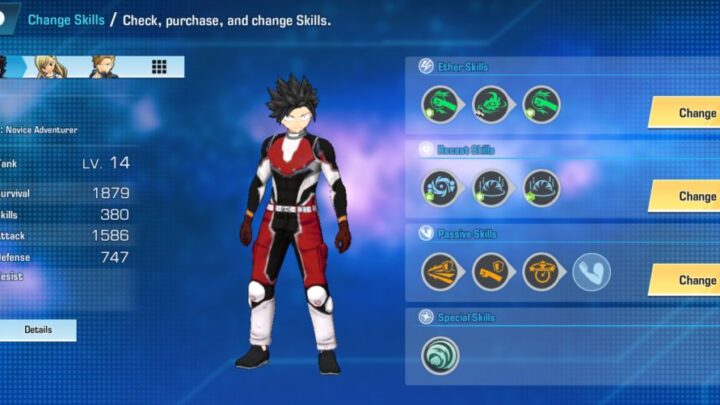Viewport: 720px width, 405px height.
Task: Select the empty flexed-arm Passive skill slot
Action: (x=592, y=271)
